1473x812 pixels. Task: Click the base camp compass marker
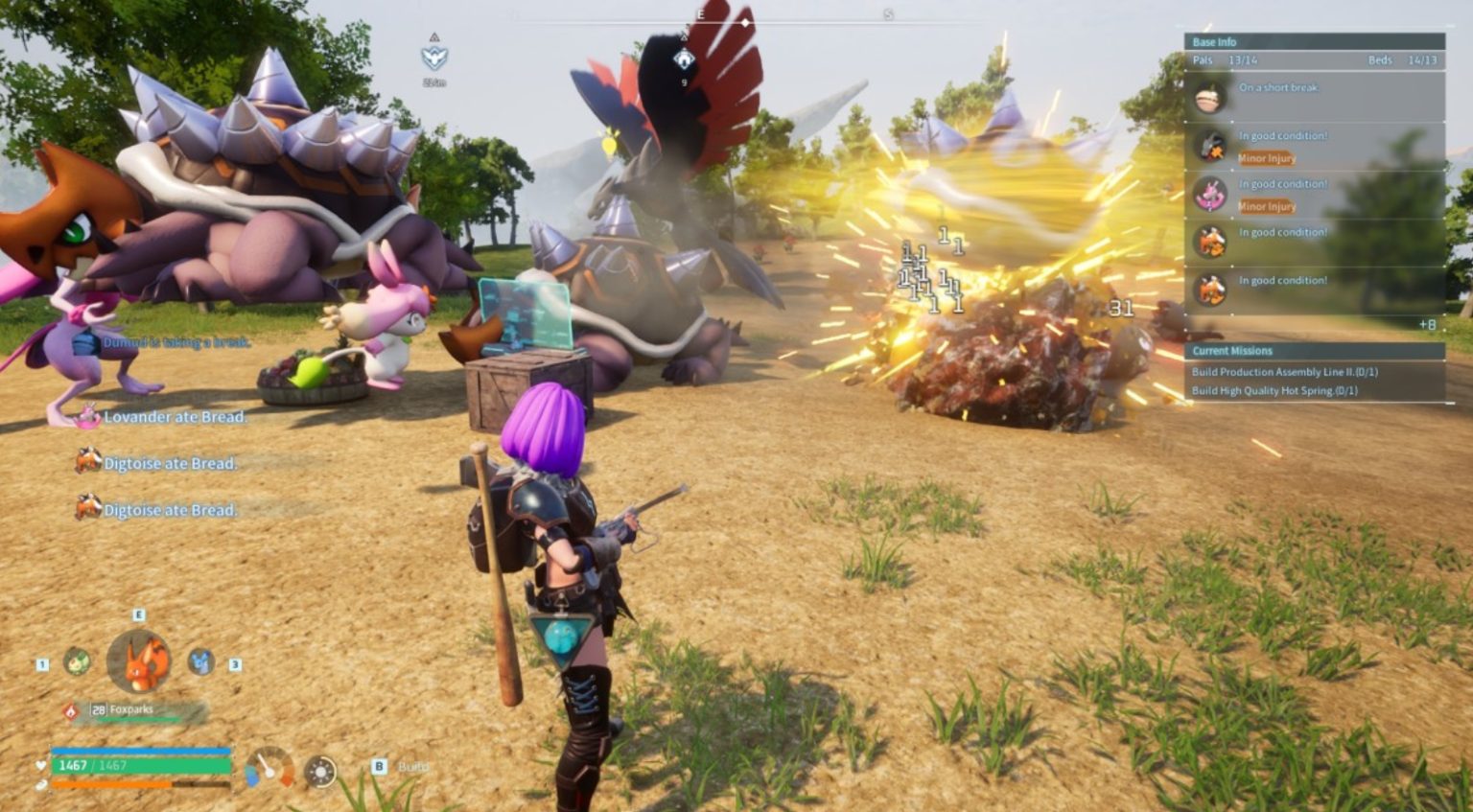click(684, 60)
